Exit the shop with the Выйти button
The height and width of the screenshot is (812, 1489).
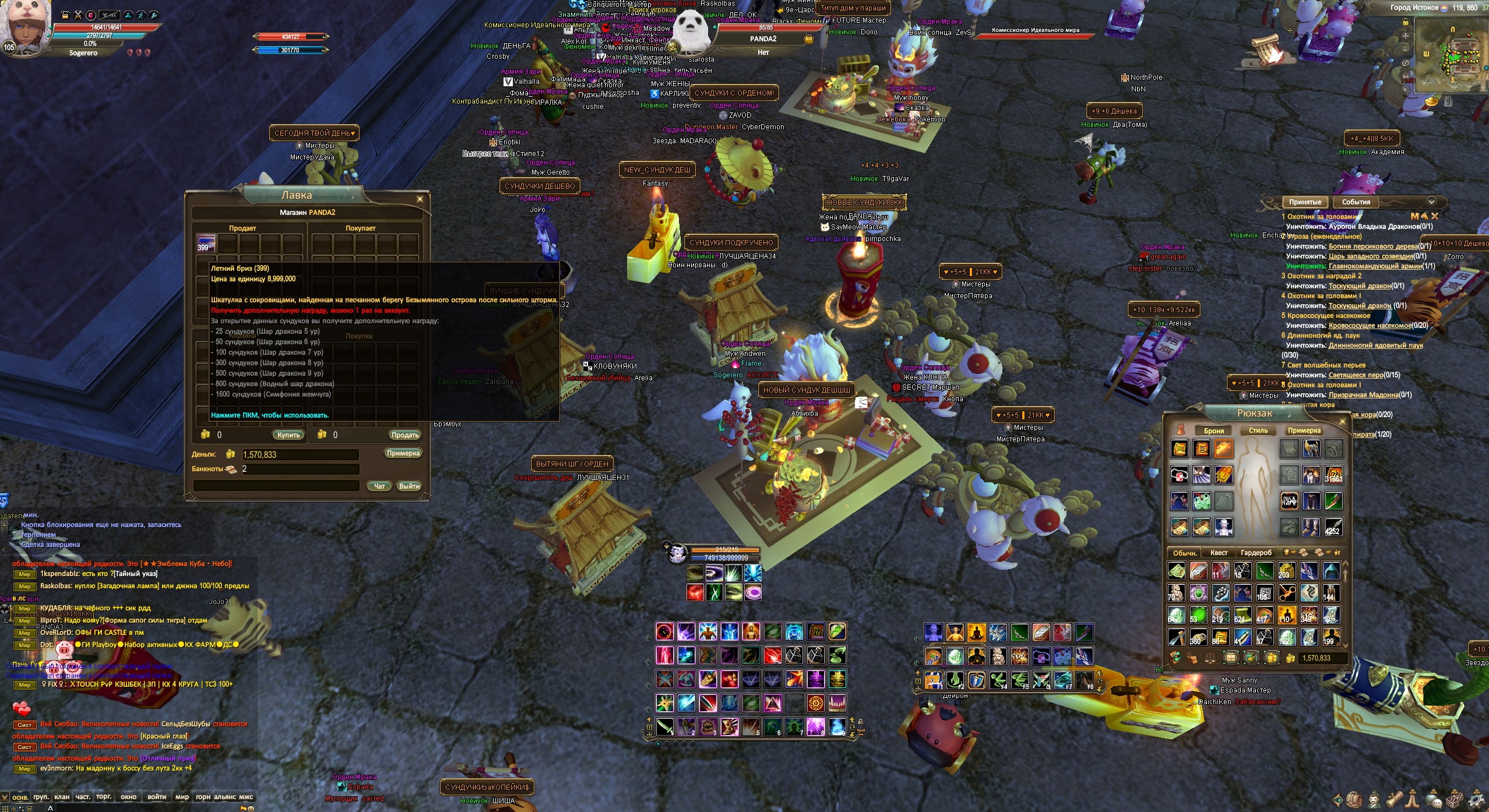coord(409,486)
